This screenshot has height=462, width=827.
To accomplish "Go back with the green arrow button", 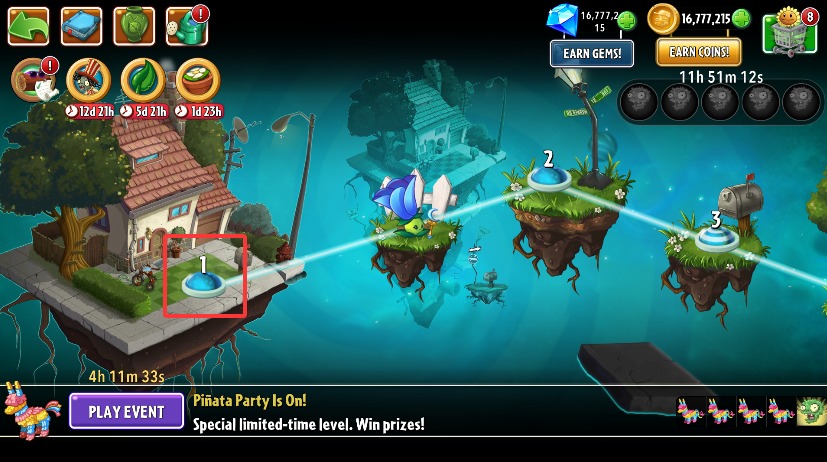I will [x=28, y=25].
